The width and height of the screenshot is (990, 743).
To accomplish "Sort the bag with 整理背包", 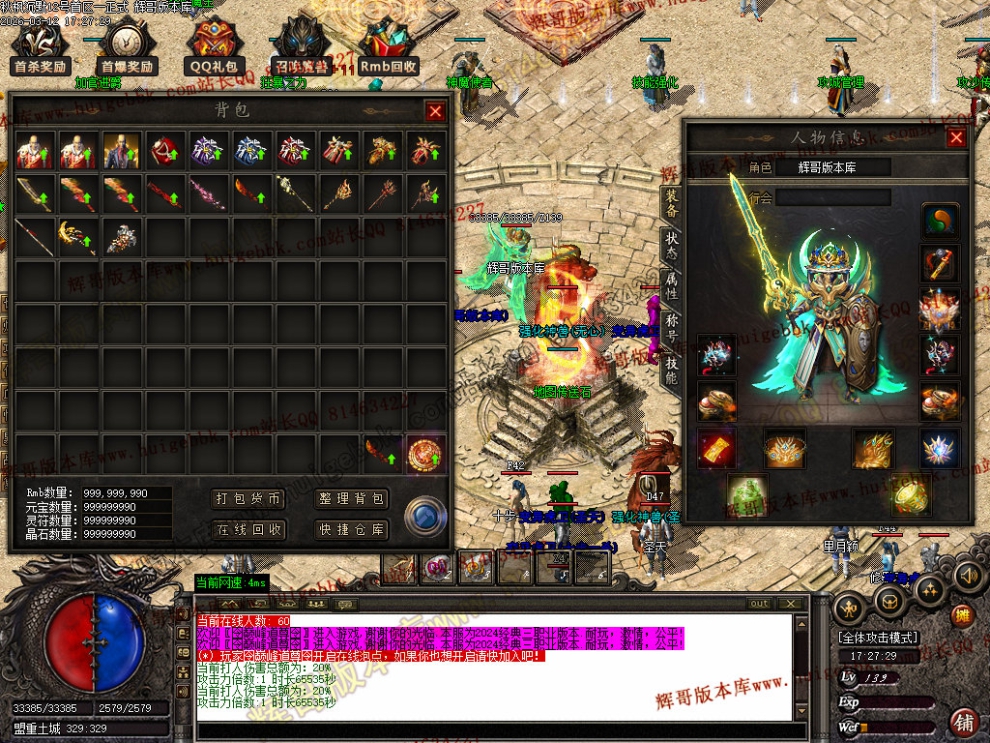I will [353, 499].
